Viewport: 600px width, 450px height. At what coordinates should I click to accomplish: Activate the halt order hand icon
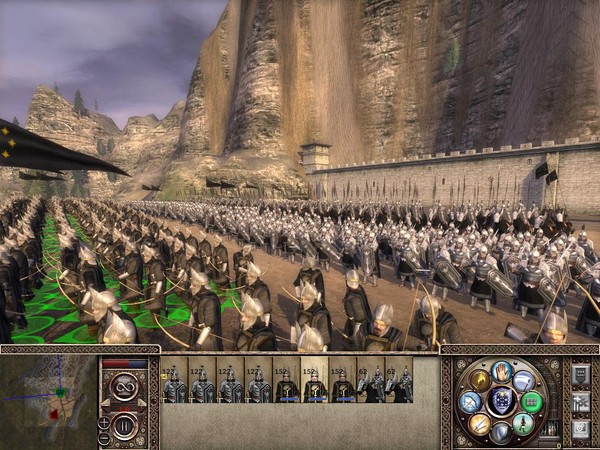pyautogui.click(x=502, y=371)
